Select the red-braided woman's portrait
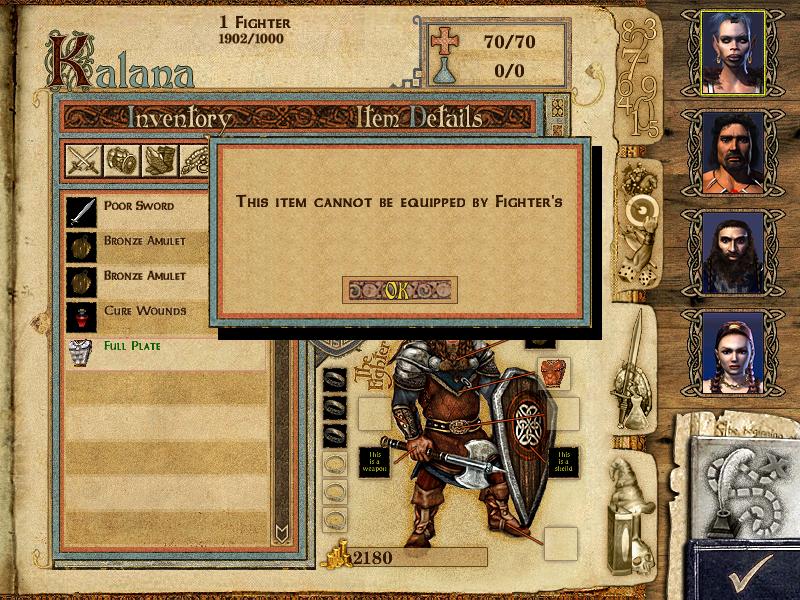The width and height of the screenshot is (800, 600). 733,352
